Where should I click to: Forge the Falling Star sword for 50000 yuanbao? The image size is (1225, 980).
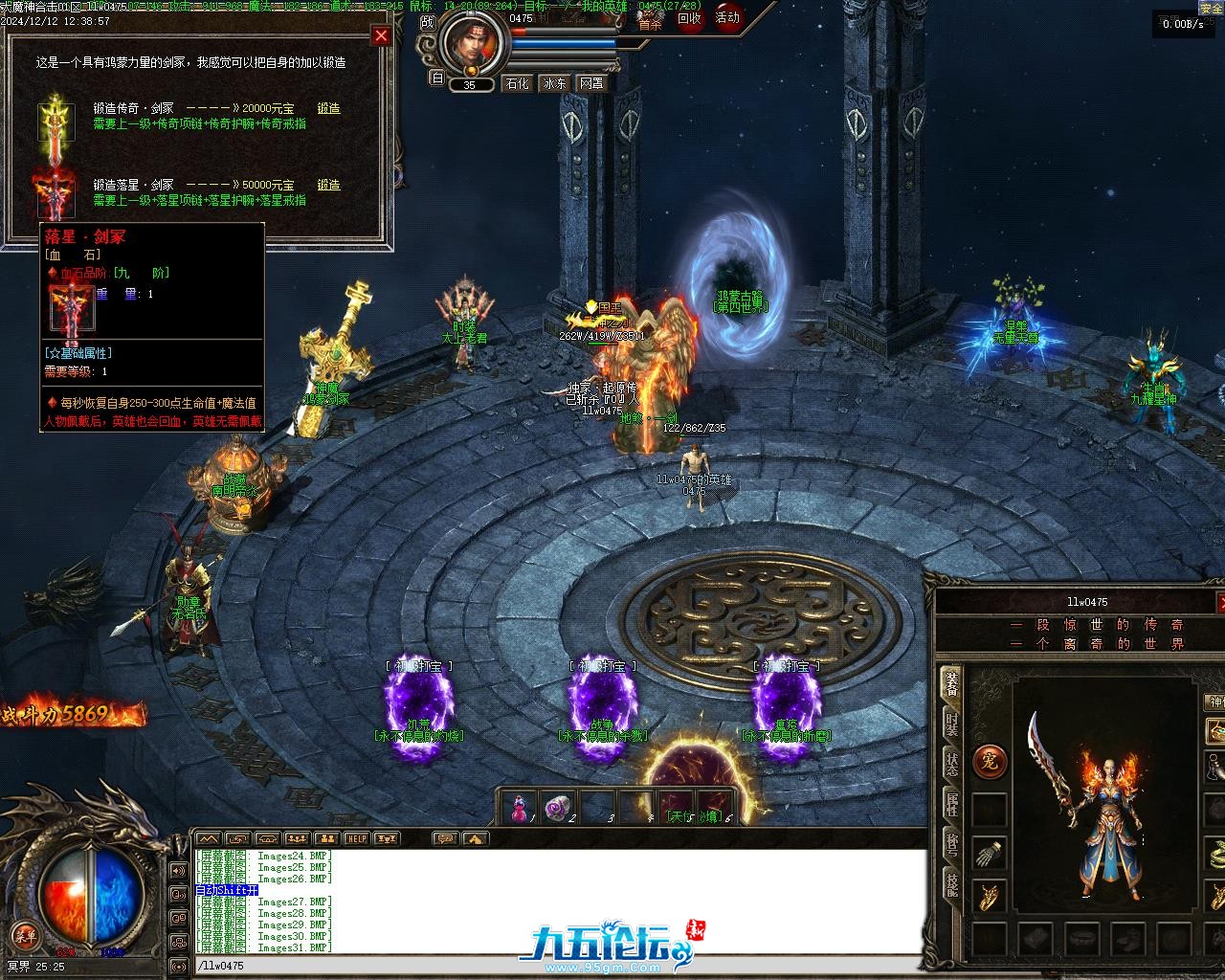coord(328,185)
